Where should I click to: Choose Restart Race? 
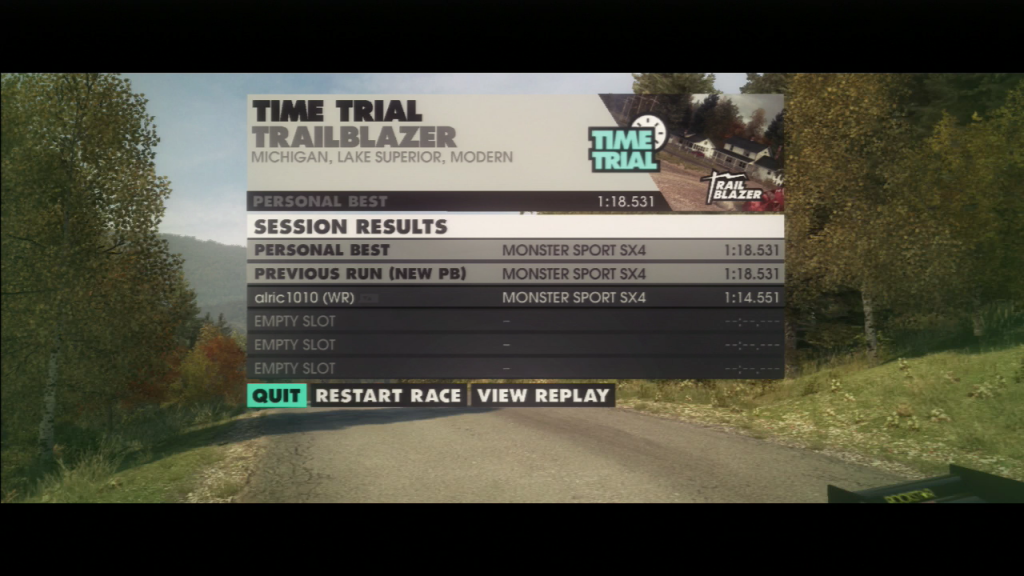tap(388, 395)
